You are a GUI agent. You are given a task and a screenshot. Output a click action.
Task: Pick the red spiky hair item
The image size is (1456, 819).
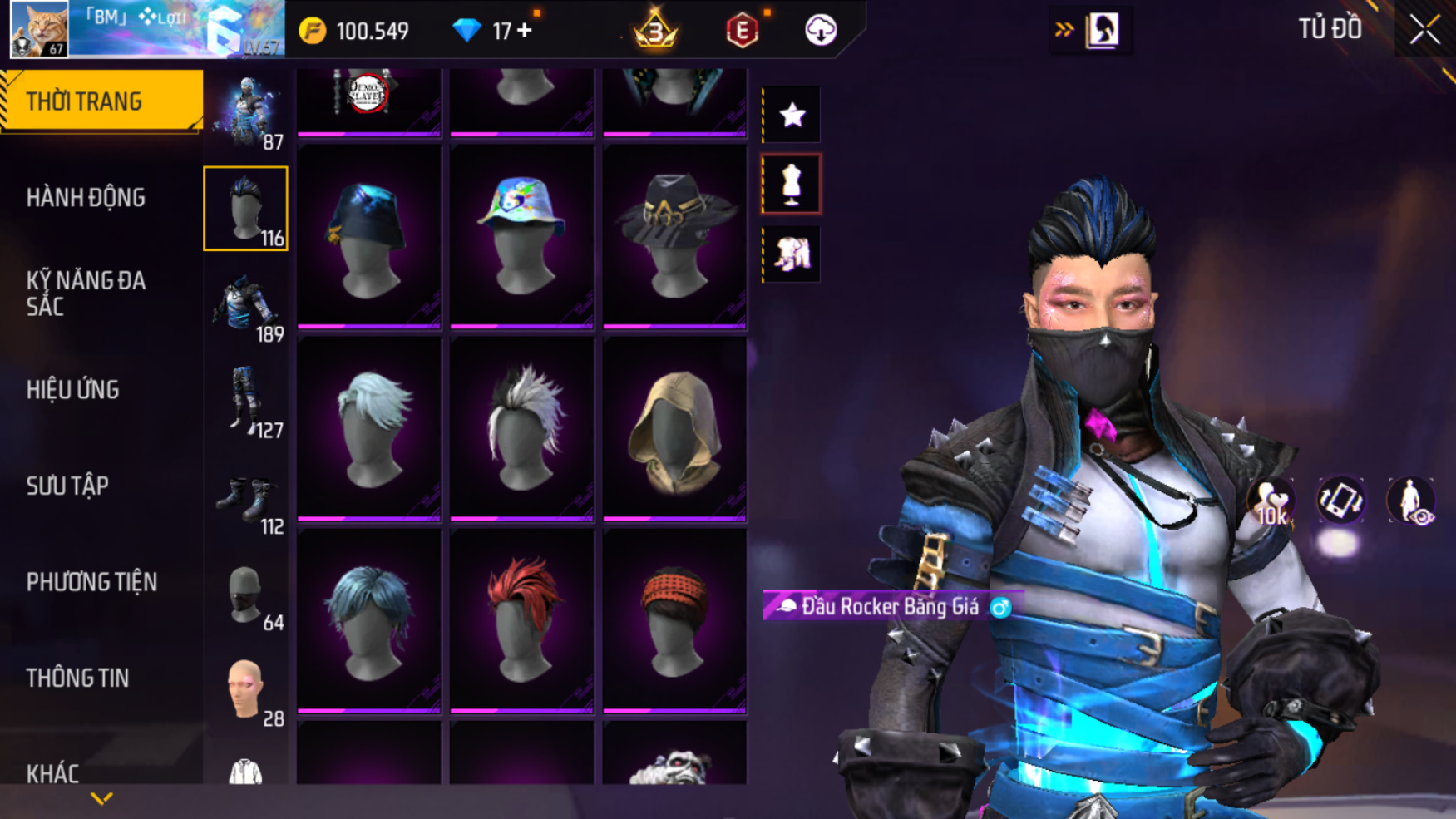(521, 621)
